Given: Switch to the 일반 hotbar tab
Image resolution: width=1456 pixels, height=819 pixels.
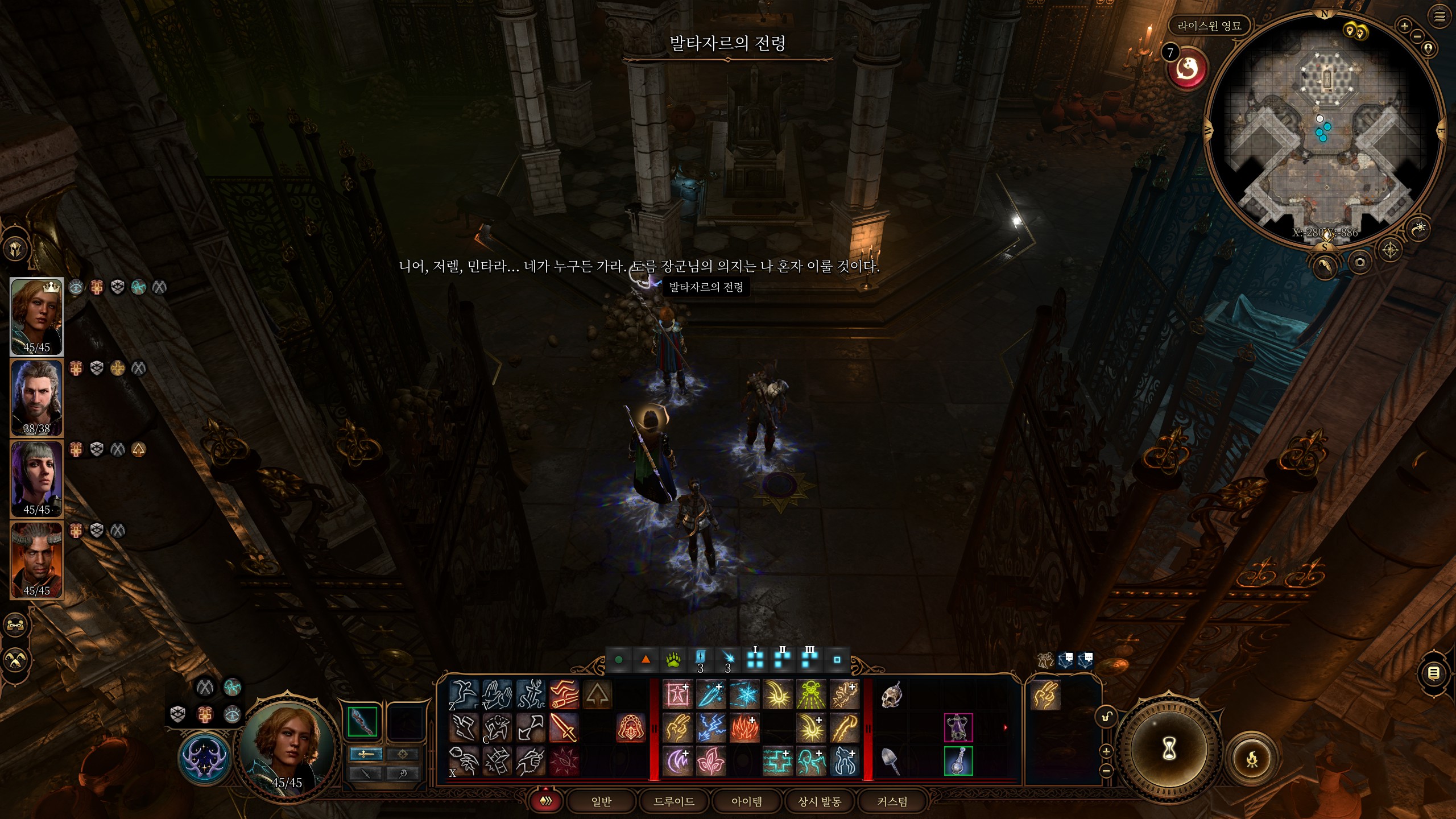Looking at the screenshot, I should pos(601,801).
